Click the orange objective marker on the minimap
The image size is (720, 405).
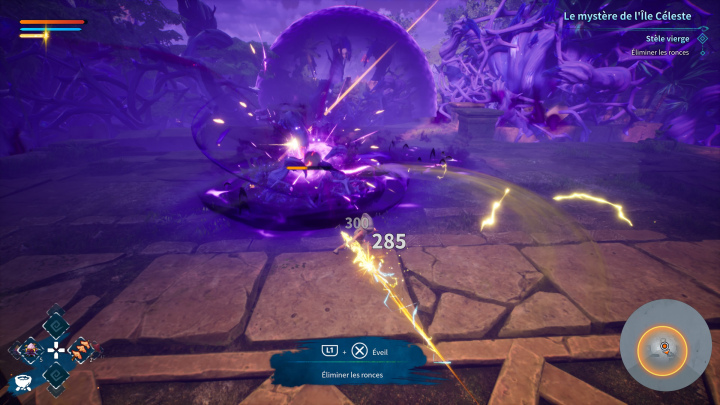[660, 348]
